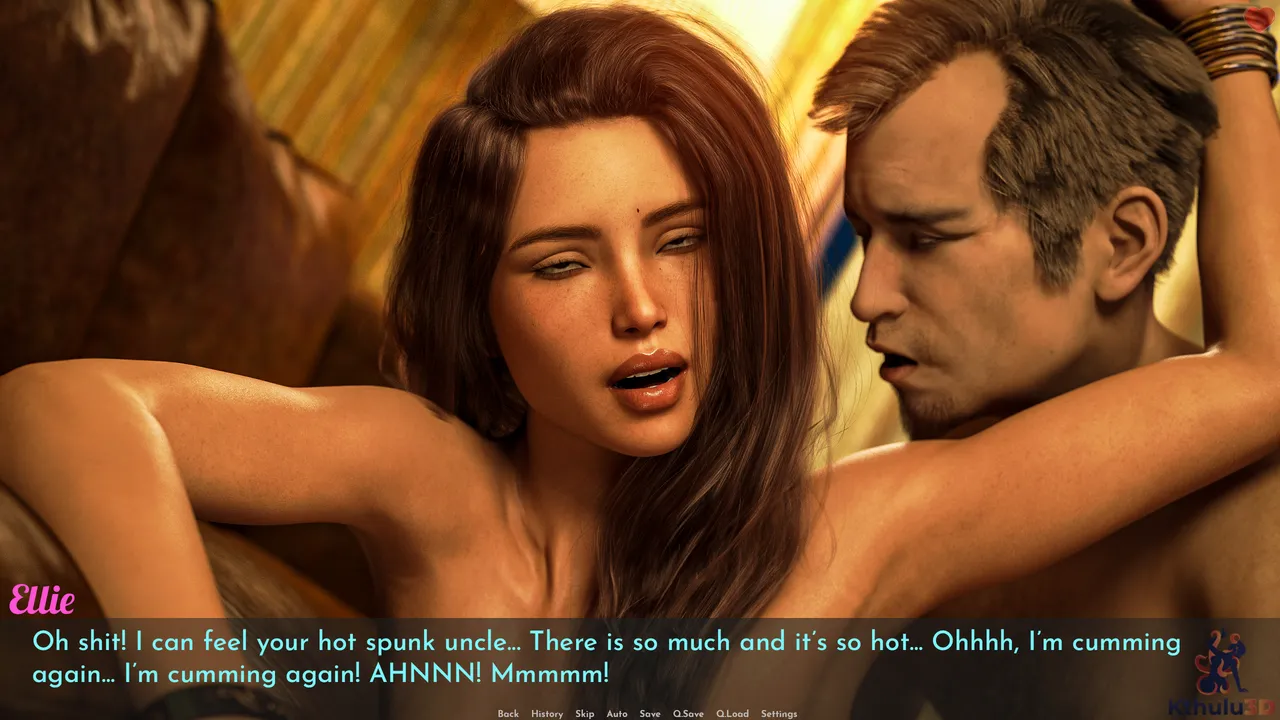1280x720 pixels.
Task: Open the History log
Action: click(547, 714)
